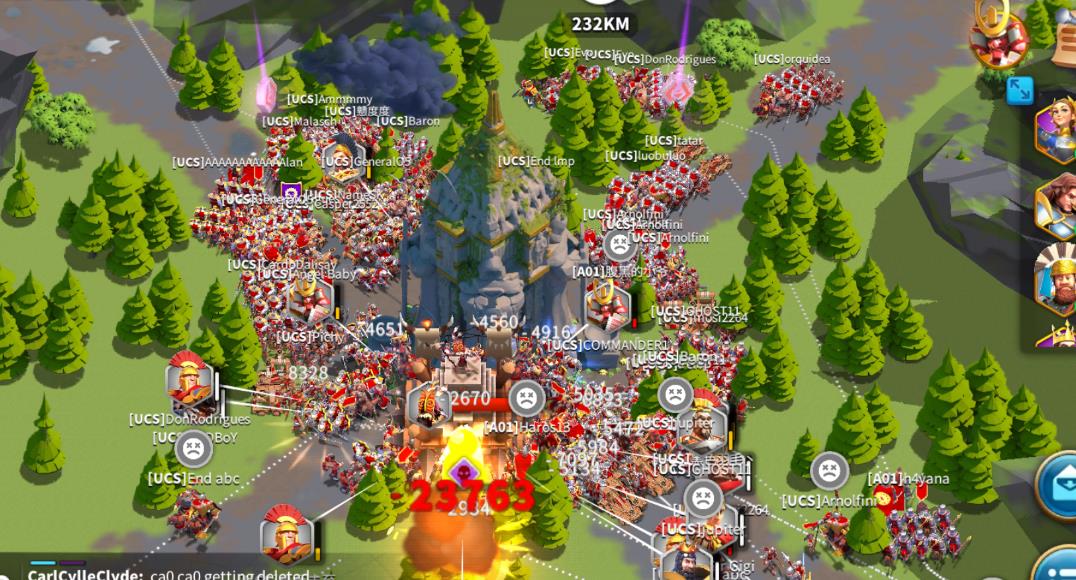Open the list menu button below mail
The height and width of the screenshot is (580, 1076).
(1059, 564)
